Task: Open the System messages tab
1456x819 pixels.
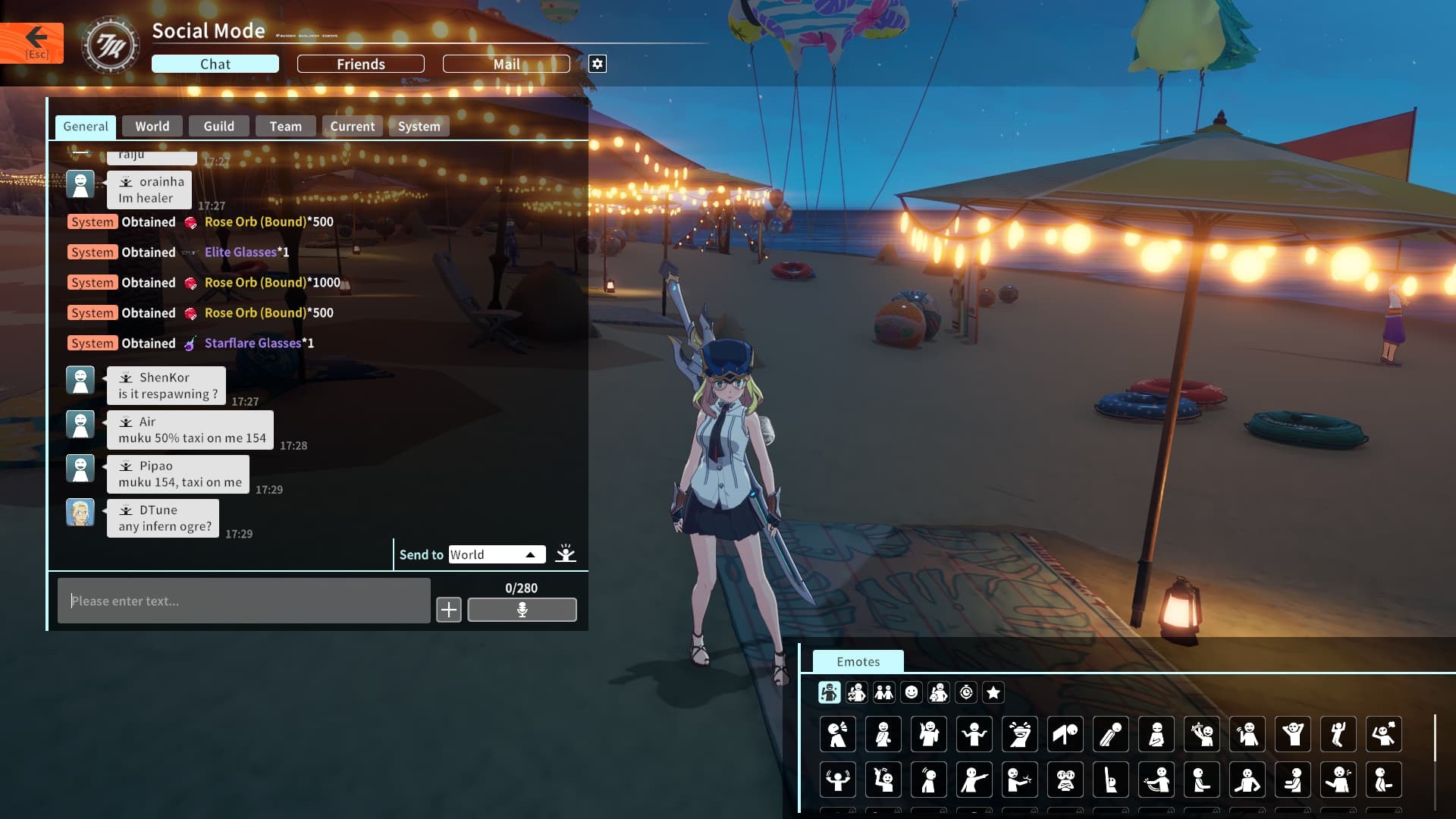Action: coord(419,127)
